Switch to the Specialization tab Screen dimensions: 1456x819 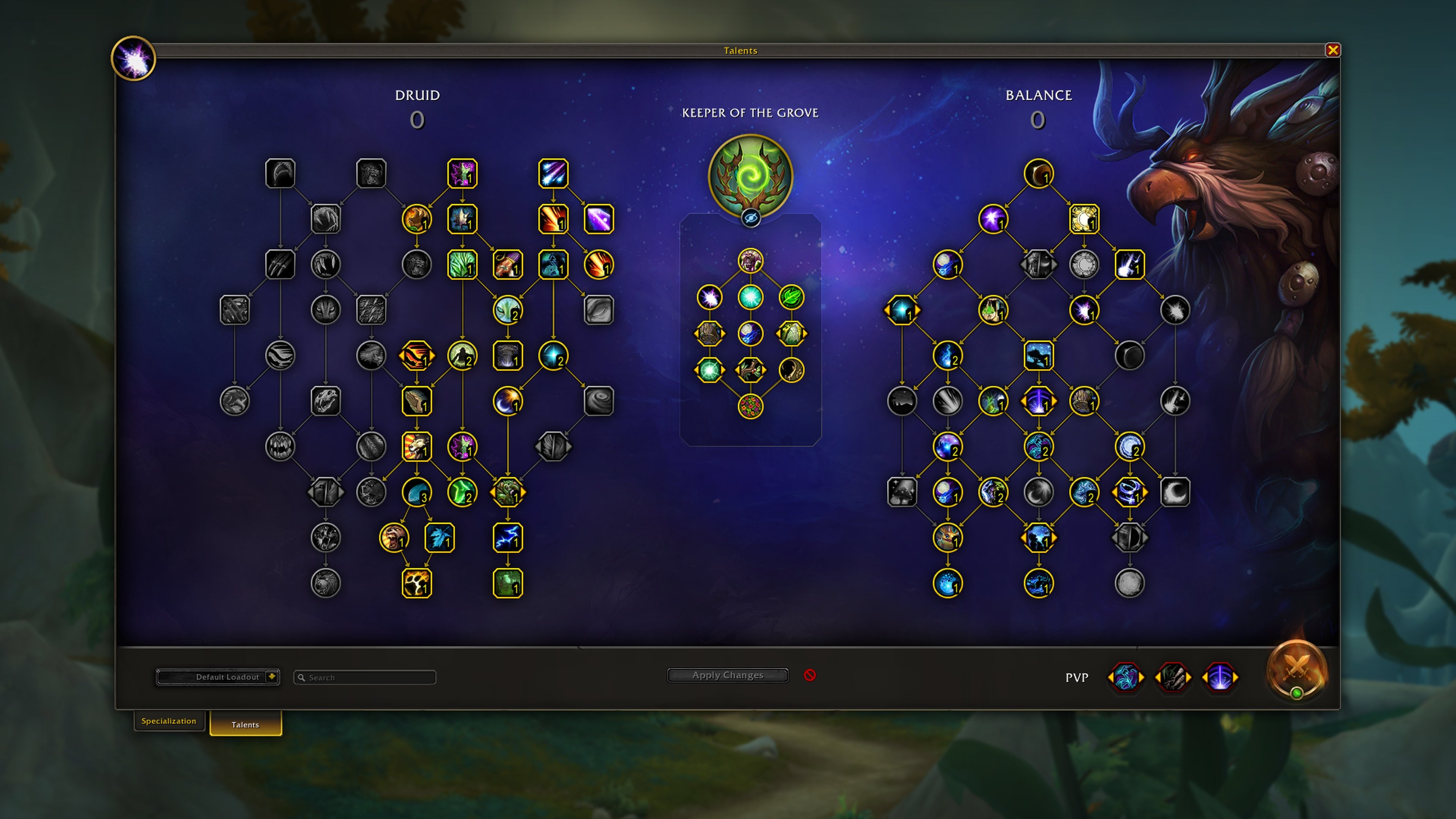169,721
